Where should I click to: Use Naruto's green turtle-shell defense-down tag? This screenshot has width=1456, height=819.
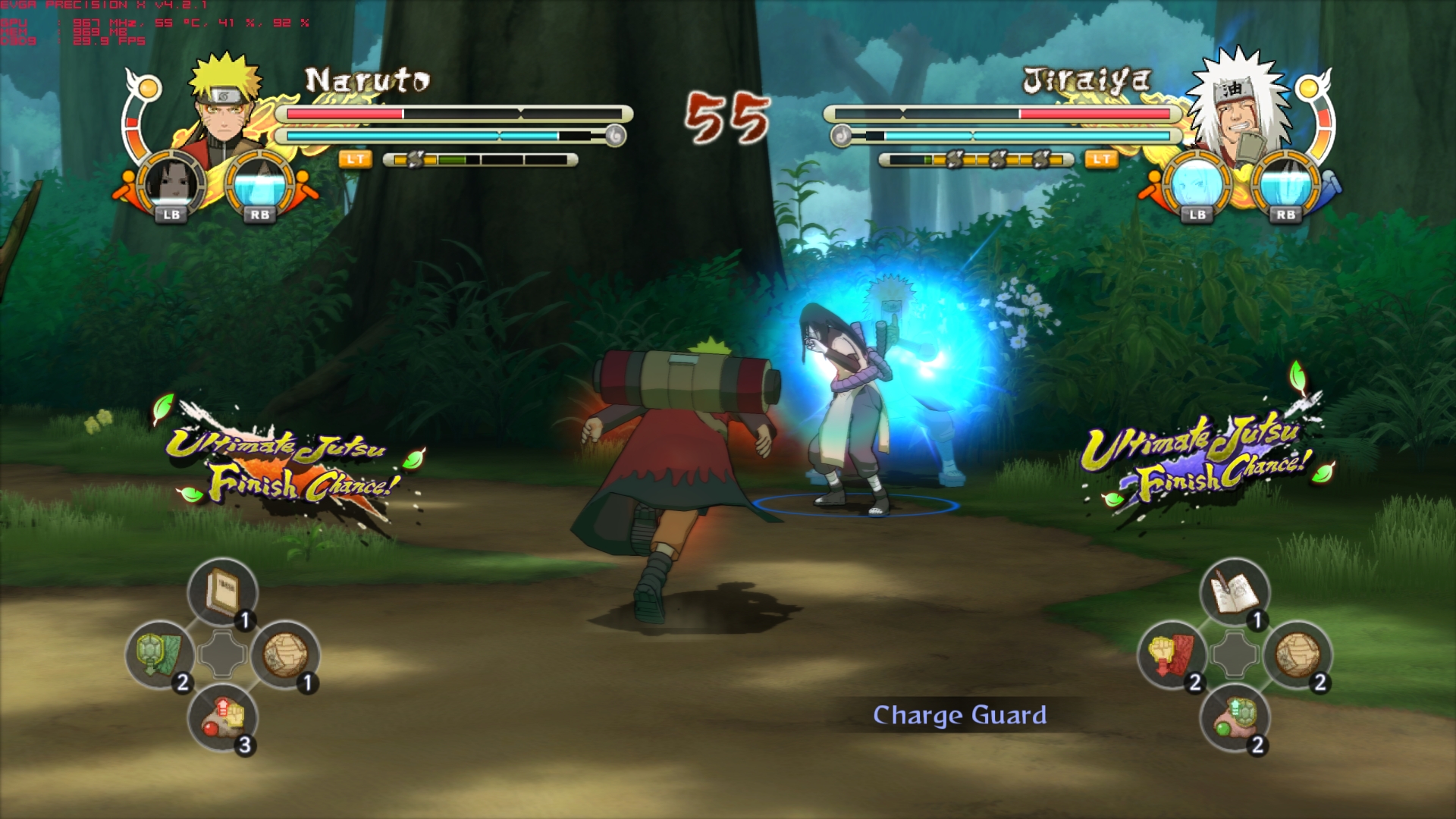[x=159, y=654]
